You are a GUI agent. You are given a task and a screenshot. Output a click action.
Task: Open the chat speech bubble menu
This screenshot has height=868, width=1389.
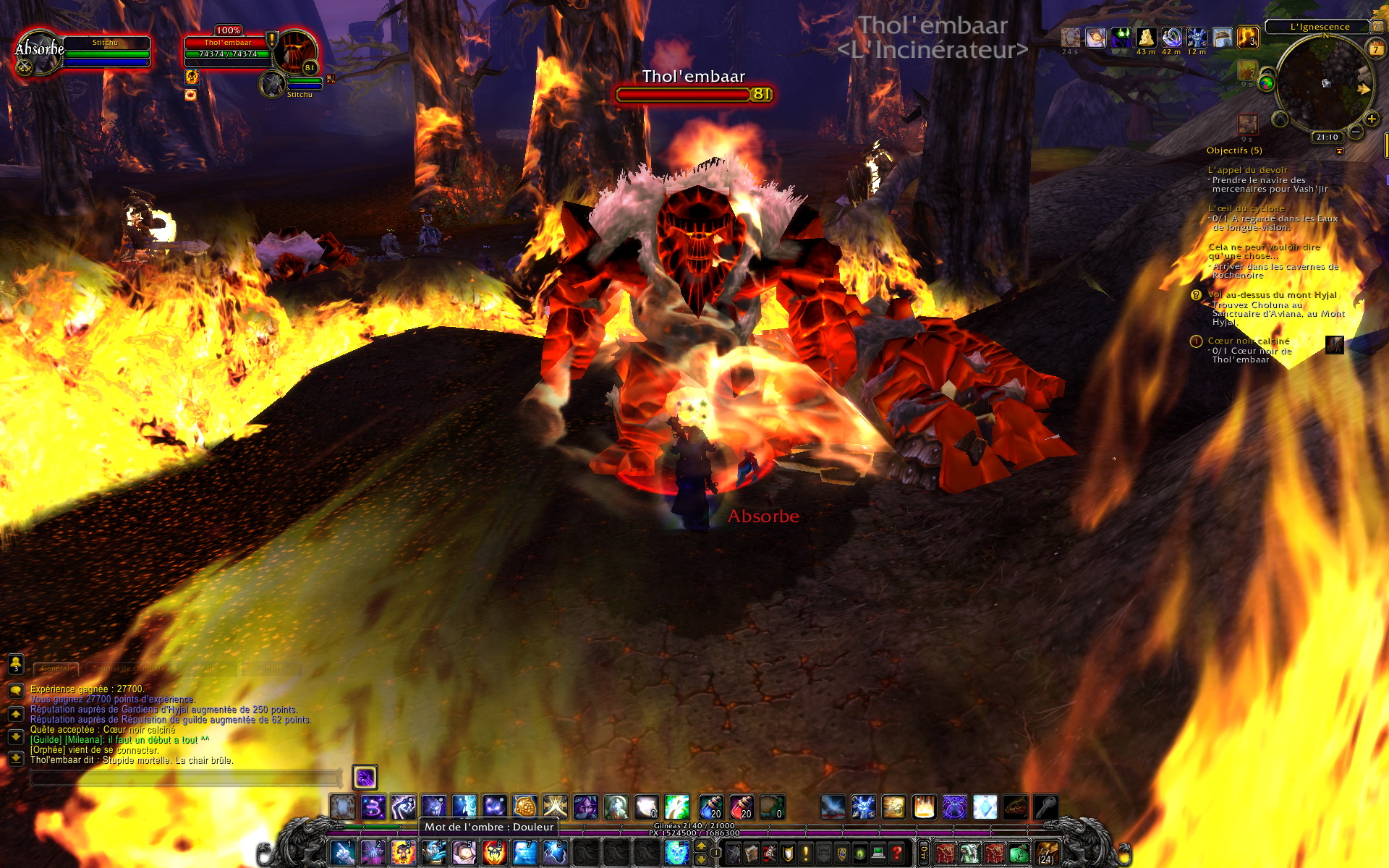point(15,691)
